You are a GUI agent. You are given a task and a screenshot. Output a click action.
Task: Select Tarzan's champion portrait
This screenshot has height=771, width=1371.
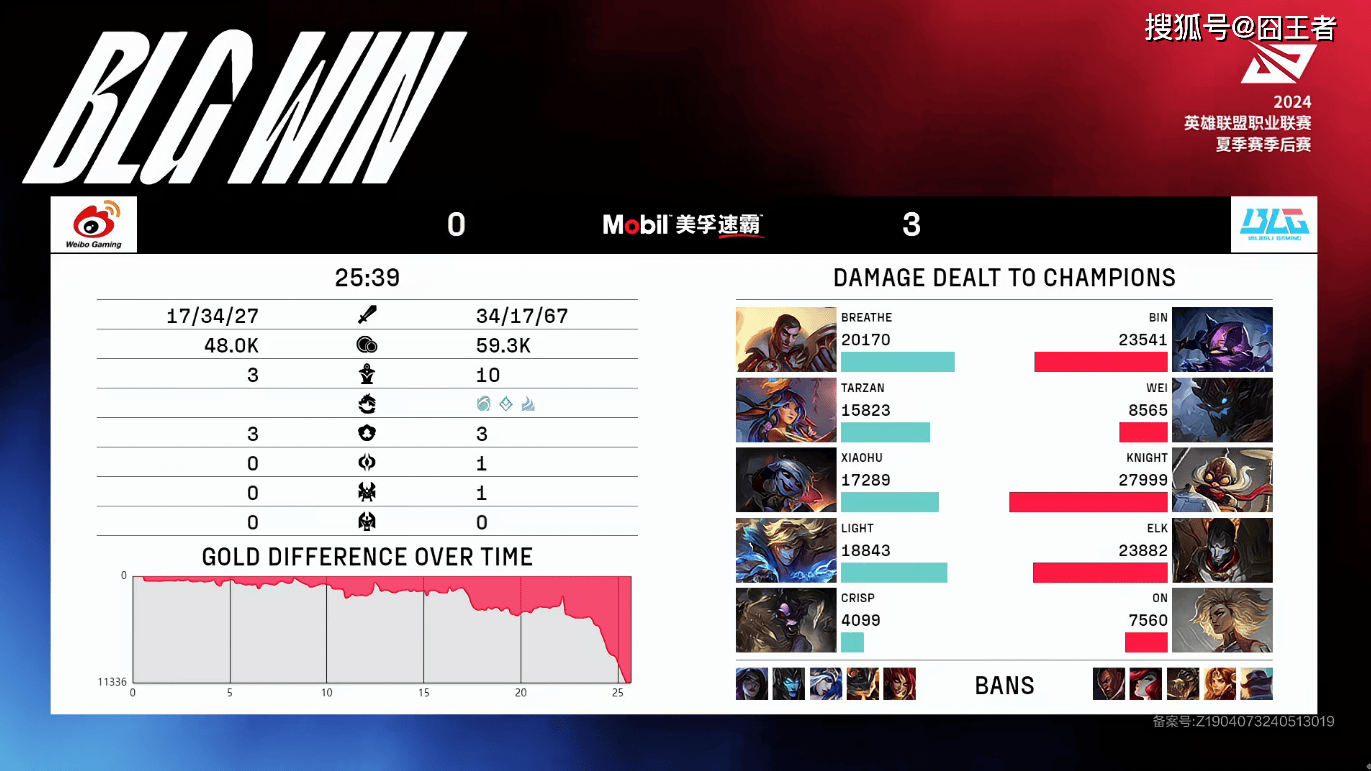click(786, 410)
